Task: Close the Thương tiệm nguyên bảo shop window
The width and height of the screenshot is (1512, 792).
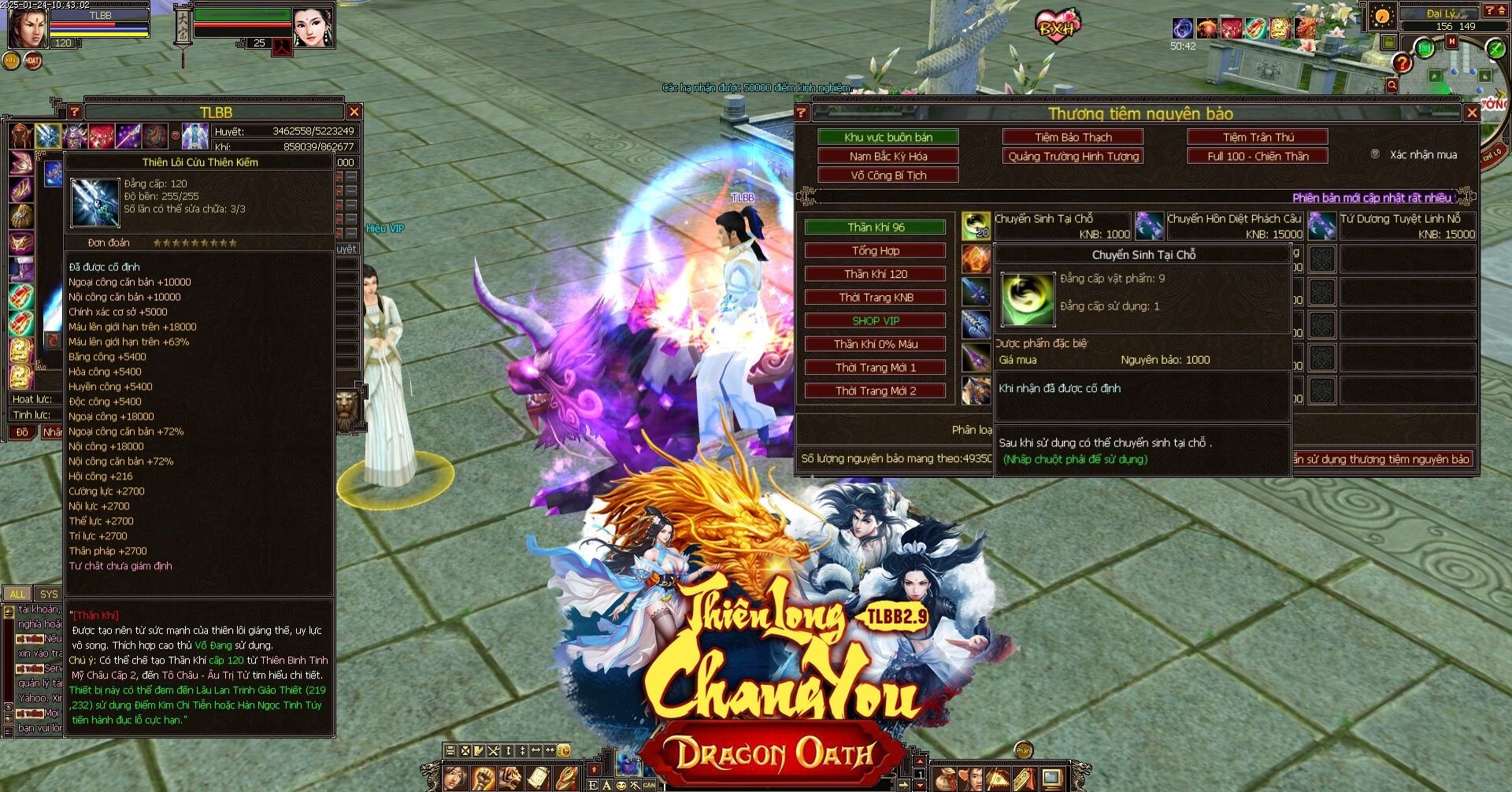Action: tap(1471, 113)
